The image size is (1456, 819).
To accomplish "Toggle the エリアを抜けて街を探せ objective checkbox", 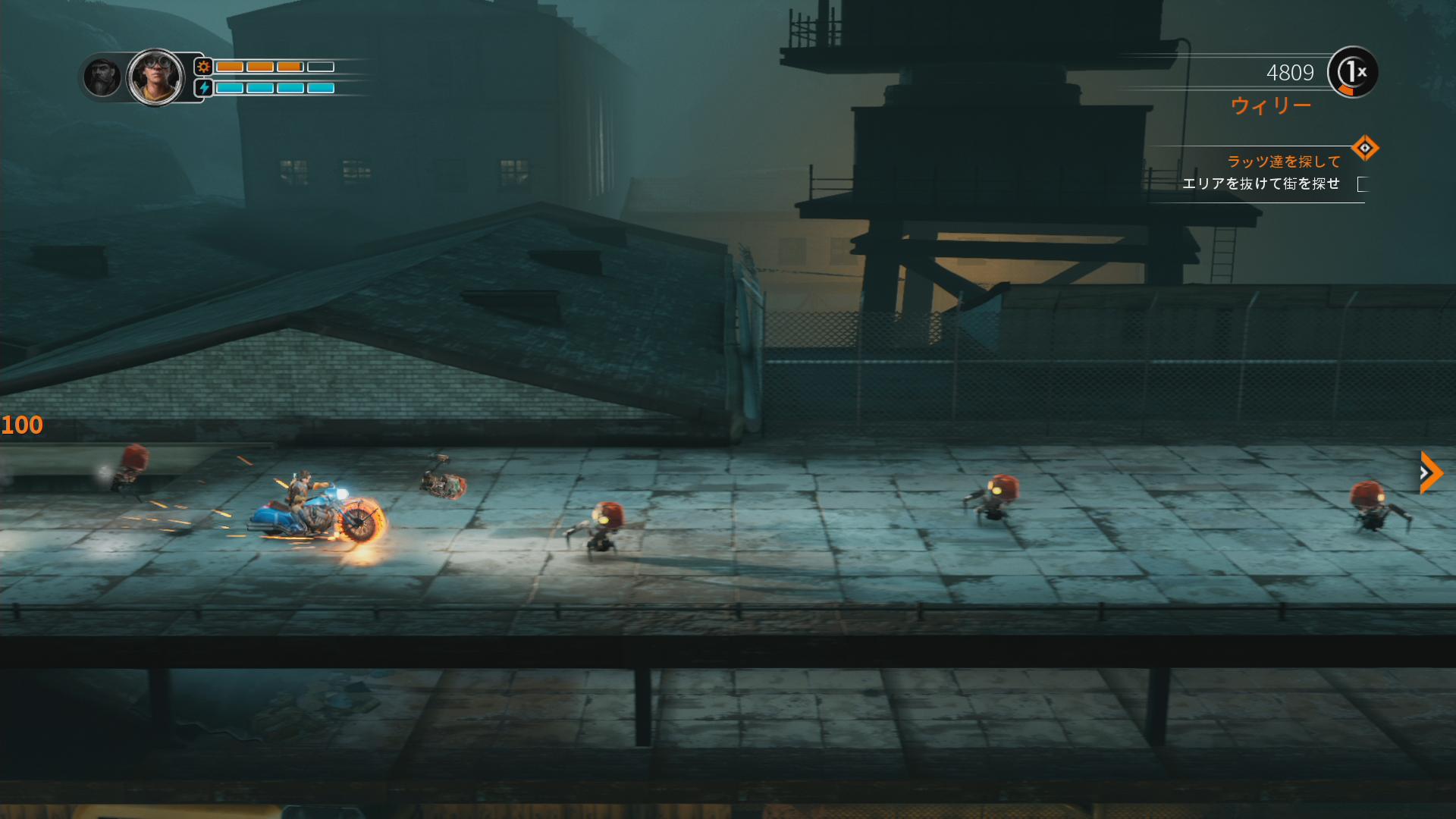I will (x=1363, y=184).
